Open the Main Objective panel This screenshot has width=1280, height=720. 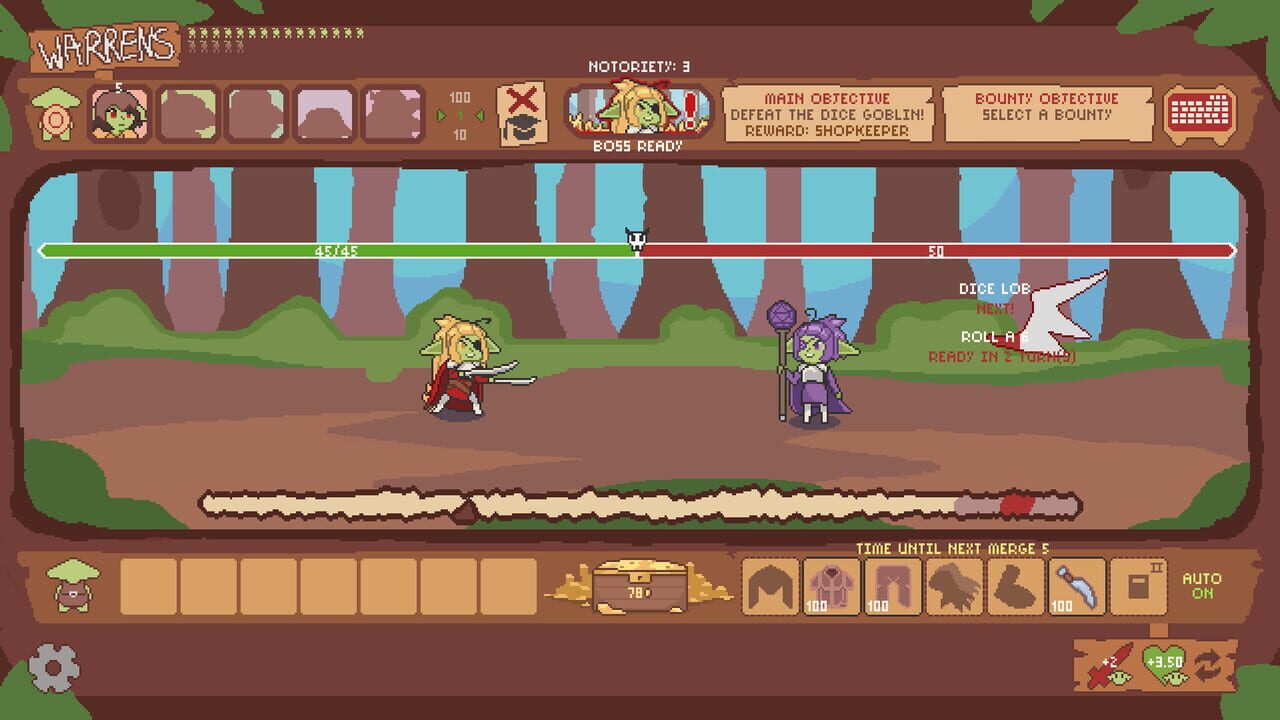(832, 115)
